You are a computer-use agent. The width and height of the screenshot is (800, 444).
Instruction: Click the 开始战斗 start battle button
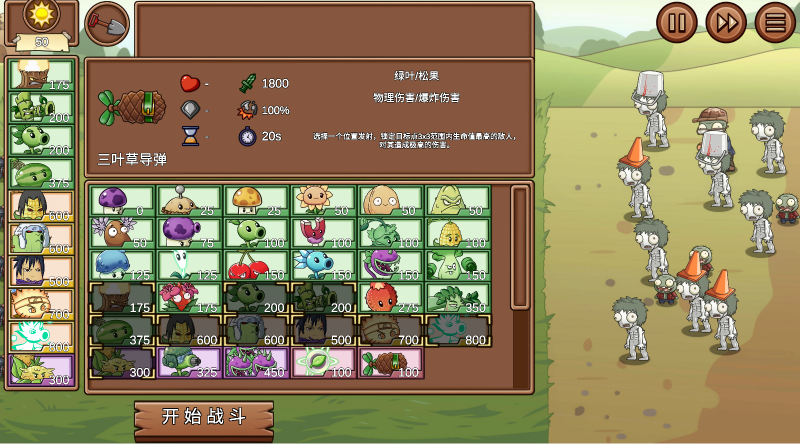(x=204, y=415)
